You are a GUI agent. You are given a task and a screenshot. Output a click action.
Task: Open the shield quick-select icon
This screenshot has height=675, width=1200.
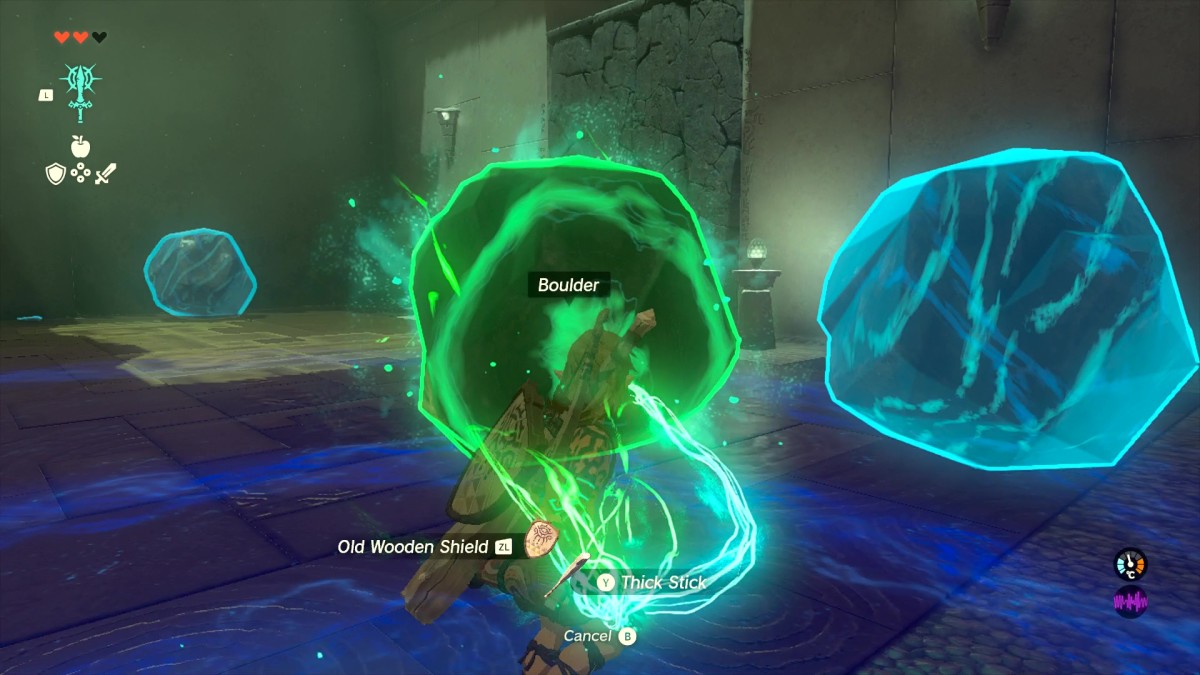coord(56,174)
